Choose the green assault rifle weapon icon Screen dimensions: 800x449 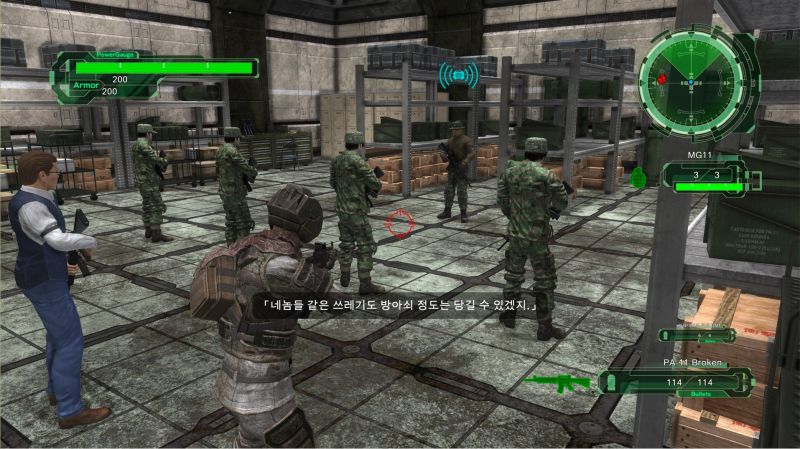click(556, 381)
